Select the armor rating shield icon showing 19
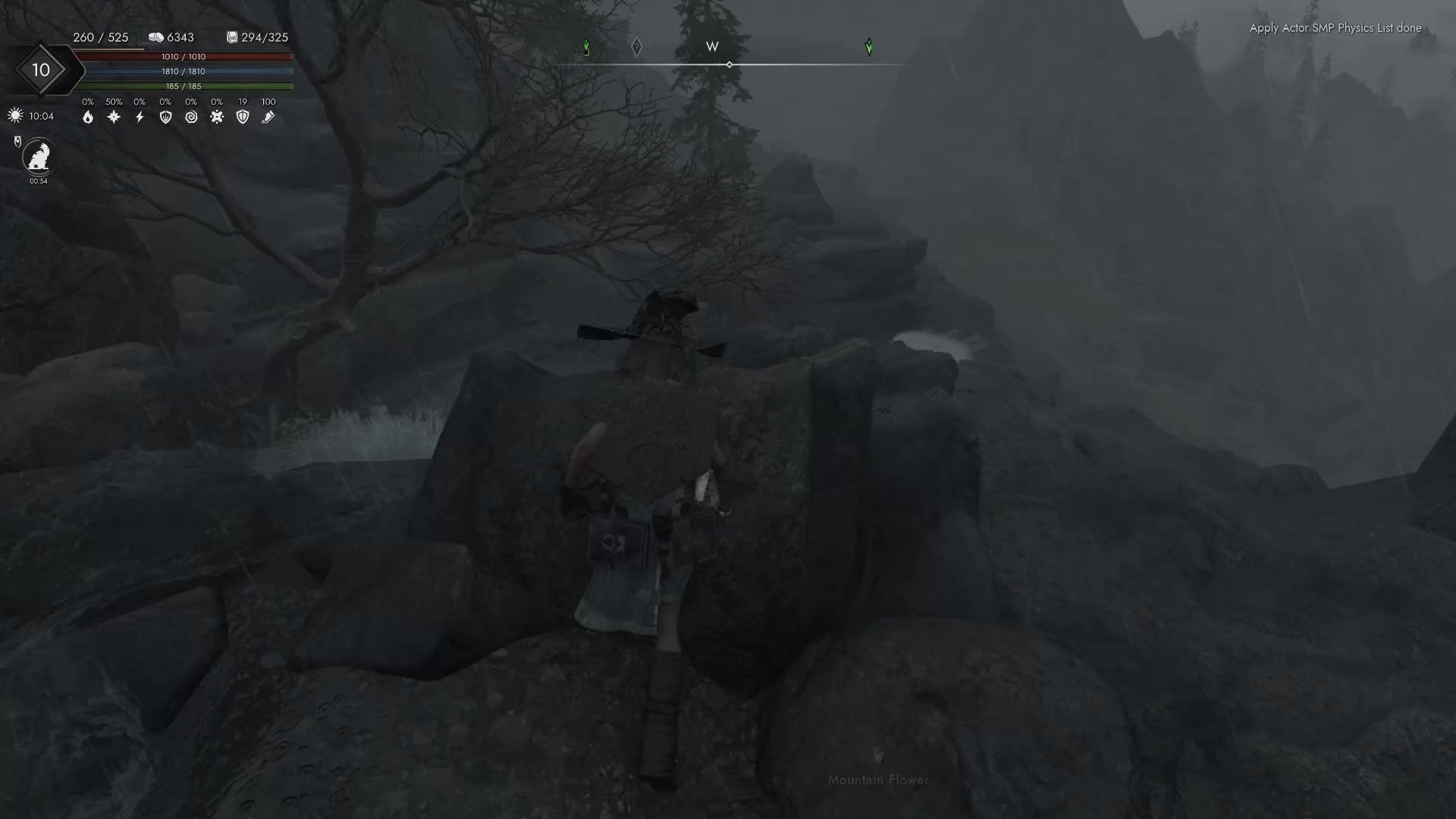Viewport: 1456px width, 819px height. pyautogui.click(x=243, y=117)
